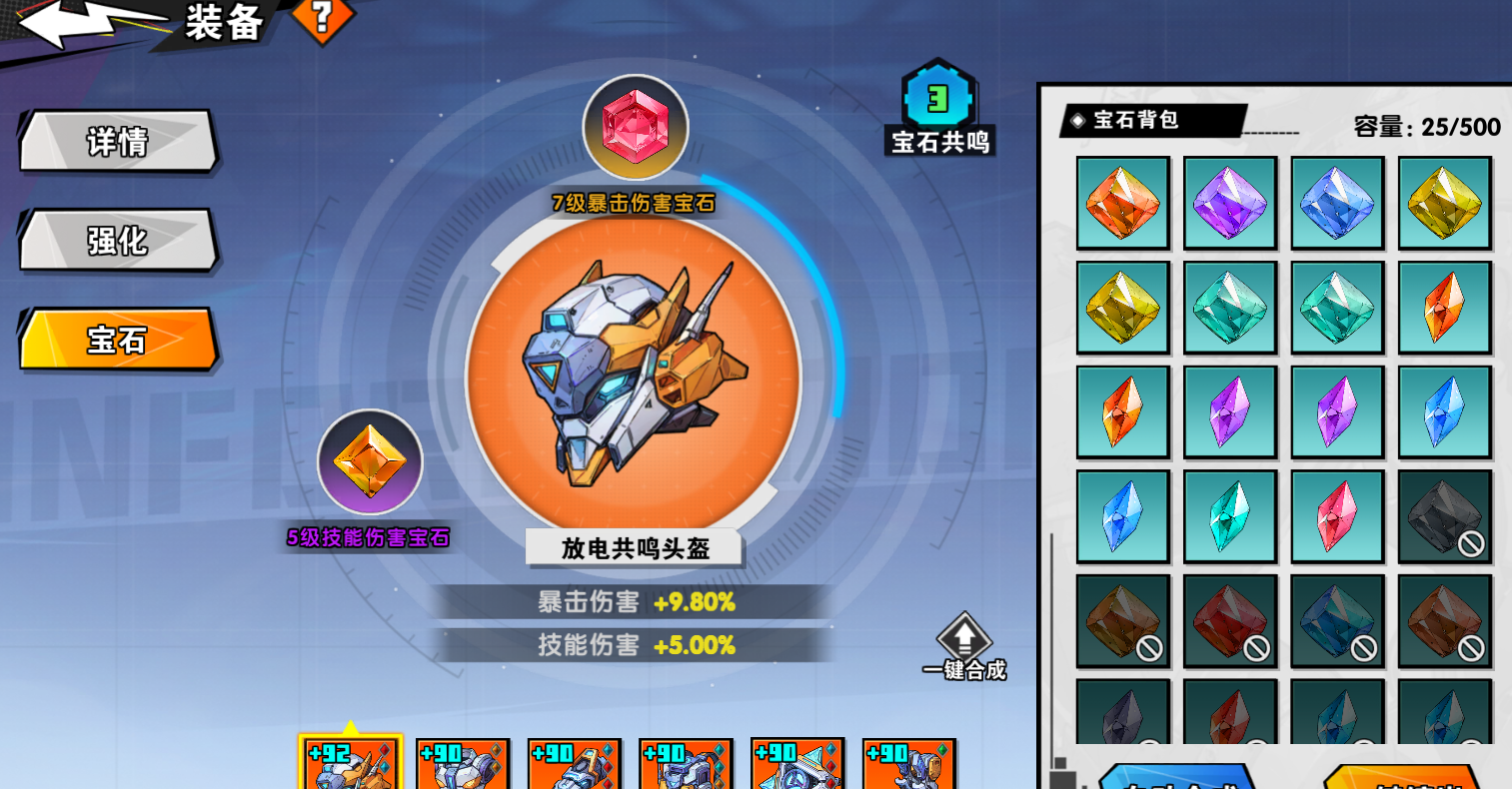Click the dark locked gem with slash mark
This screenshot has width=1512, height=789.
point(1445,515)
